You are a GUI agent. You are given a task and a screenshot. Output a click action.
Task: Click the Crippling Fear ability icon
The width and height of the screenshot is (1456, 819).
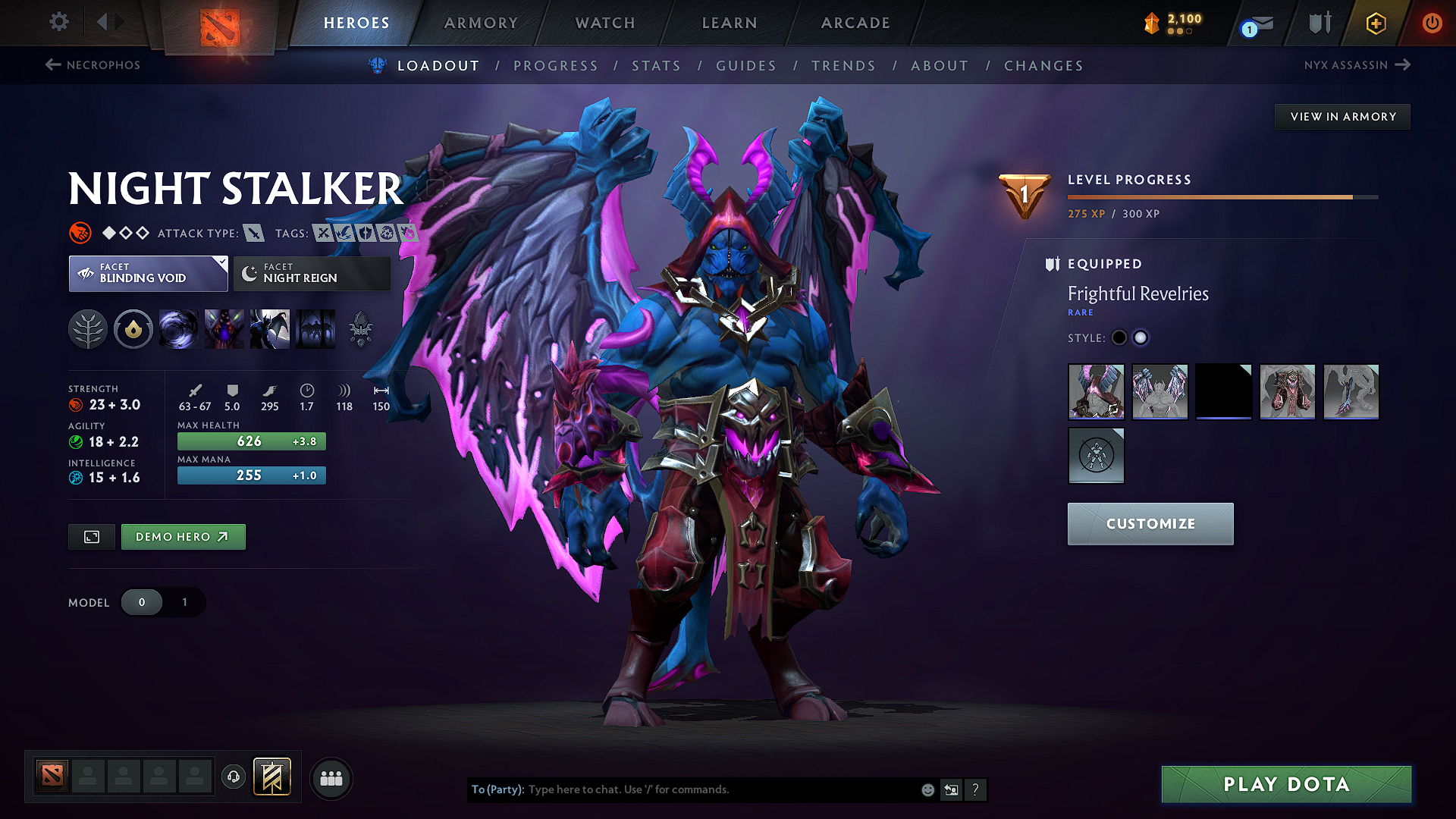click(224, 328)
